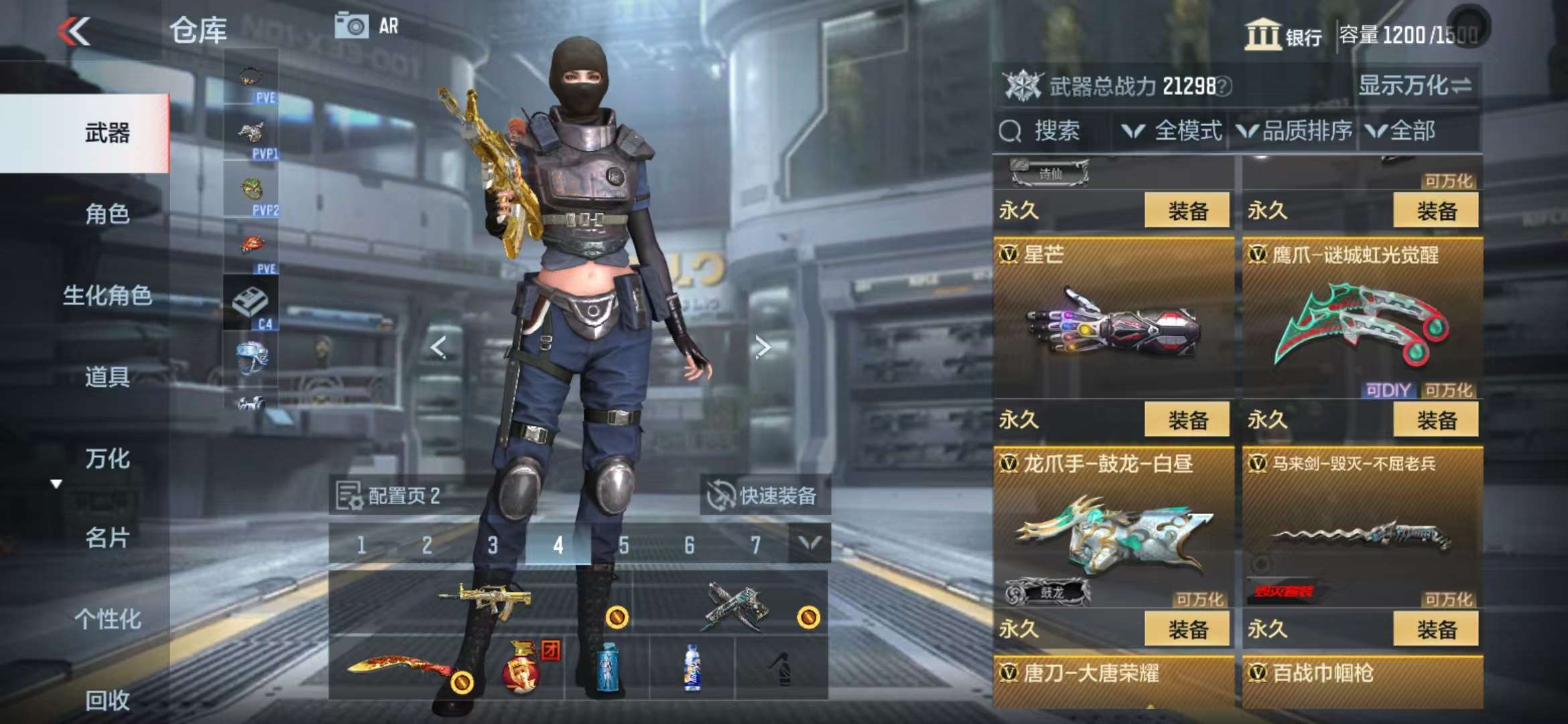The image size is (1568, 724).
Task: Switch to the 角色 character category
Action: pyautogui.click(x=107, y=214)
